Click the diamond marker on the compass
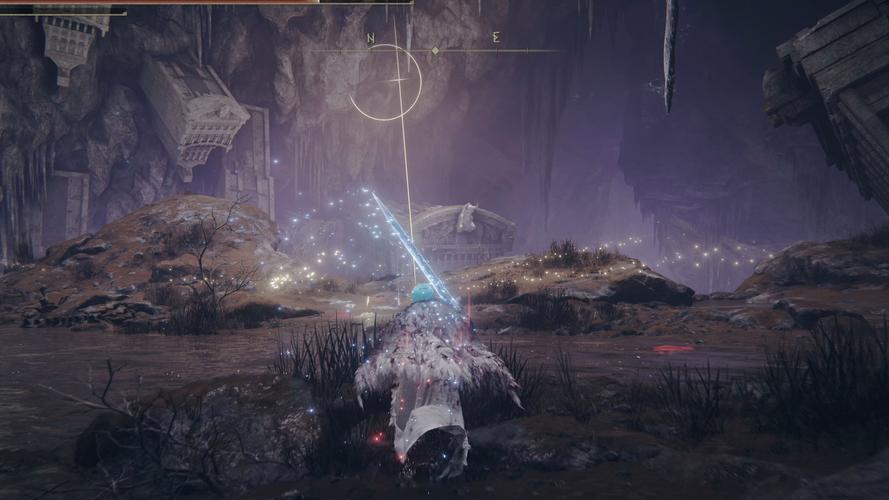889x500 pixels. coord(434,50)
